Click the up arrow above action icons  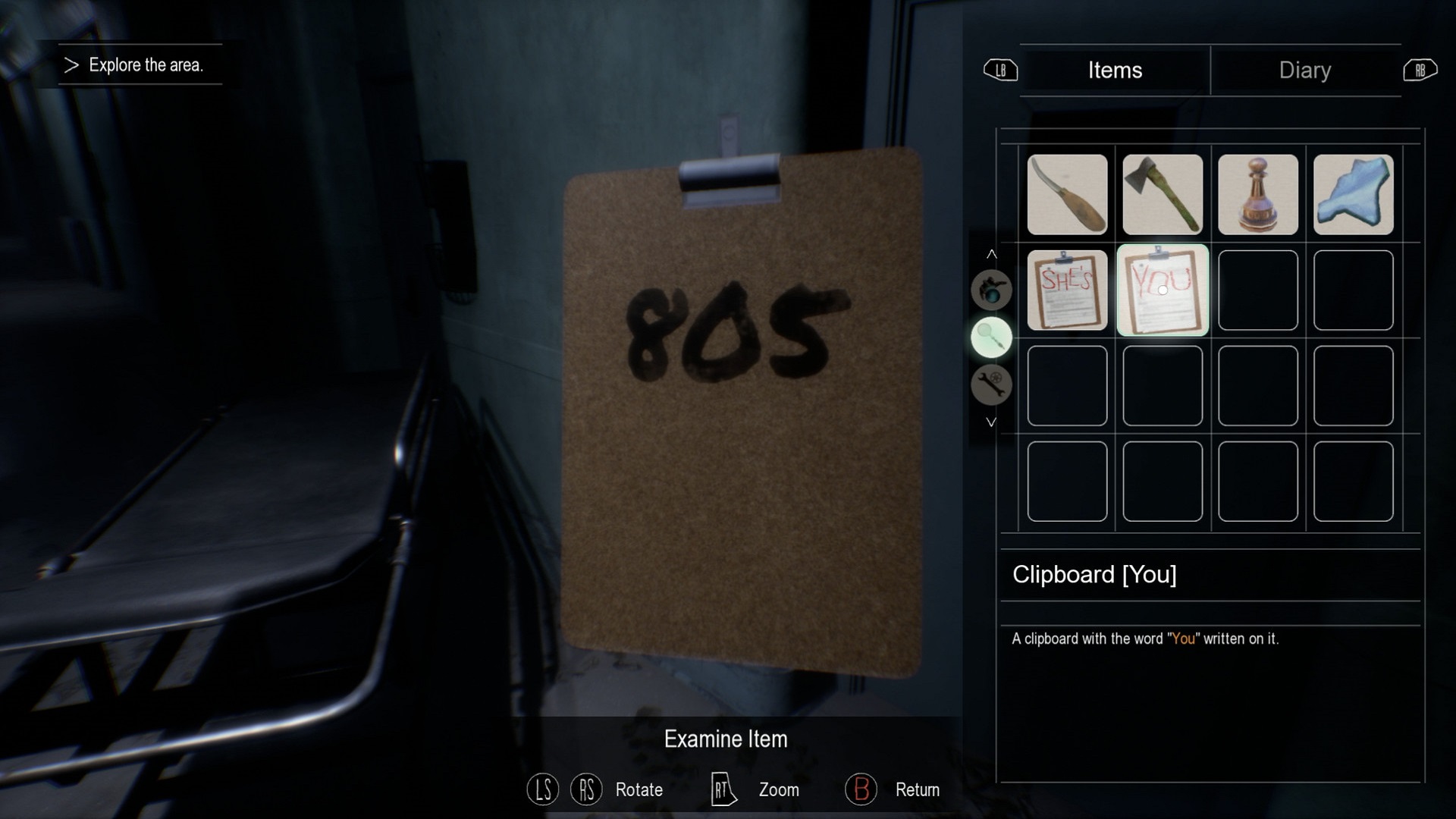pos(991,254)
